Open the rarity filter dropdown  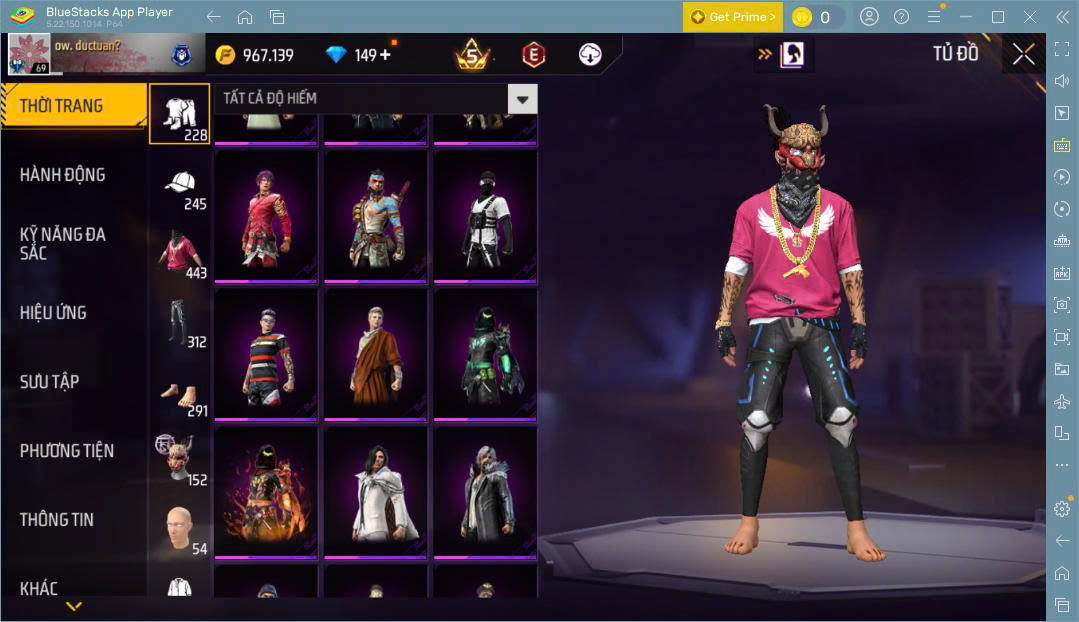(522, 98)
